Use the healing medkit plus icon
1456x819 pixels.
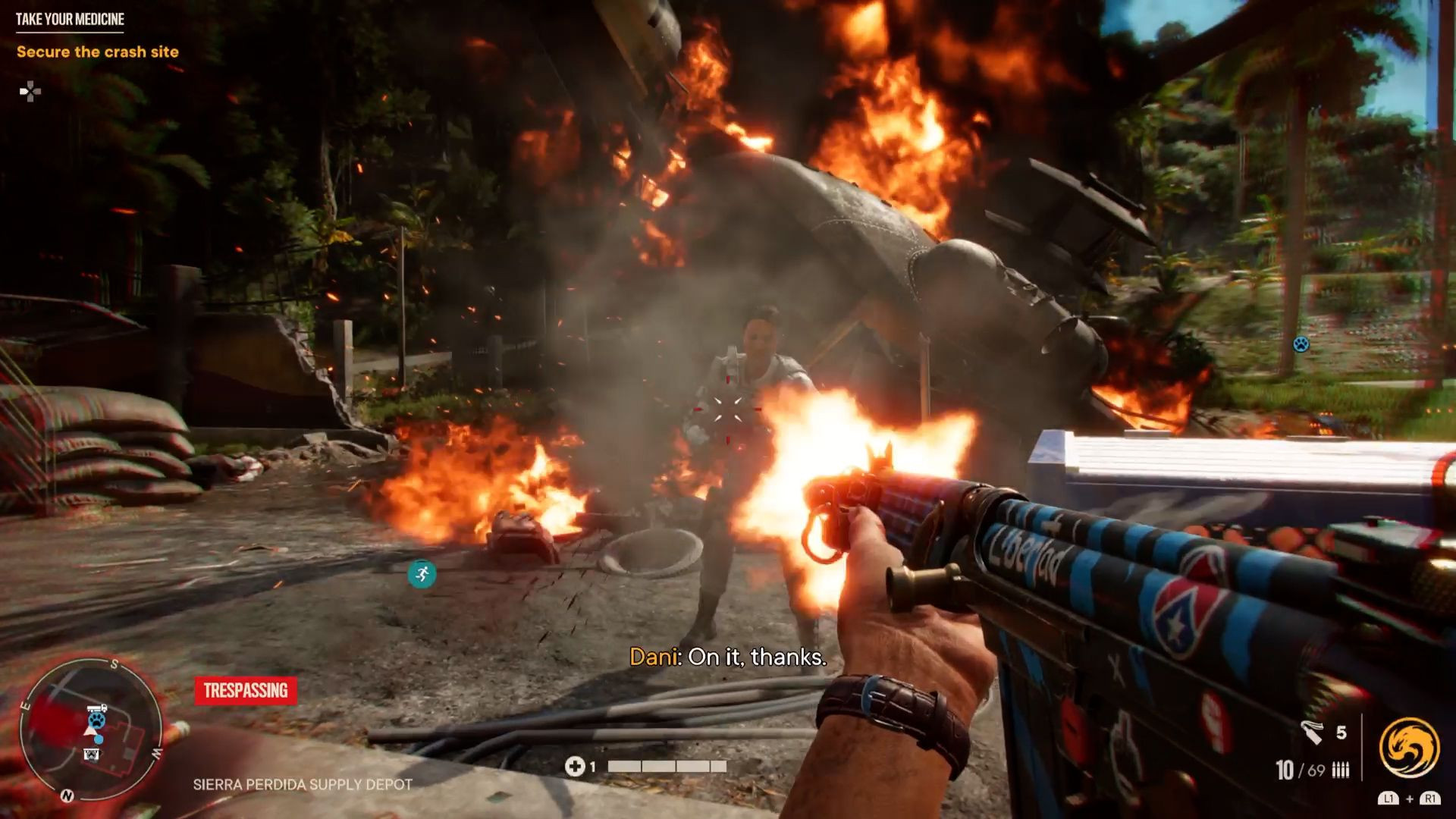click(x=574, y=767)
